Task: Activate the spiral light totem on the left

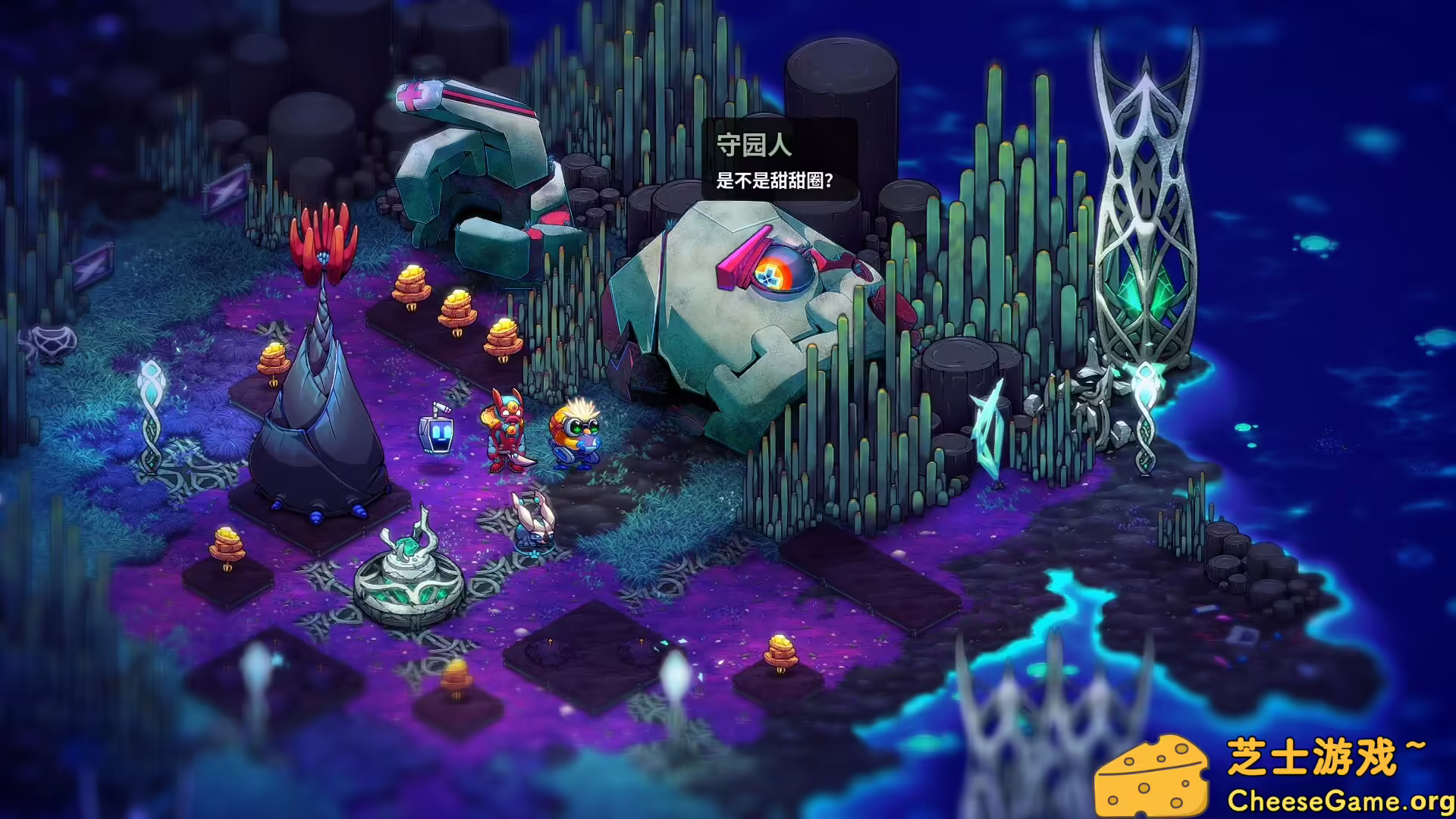Action: 152,417
